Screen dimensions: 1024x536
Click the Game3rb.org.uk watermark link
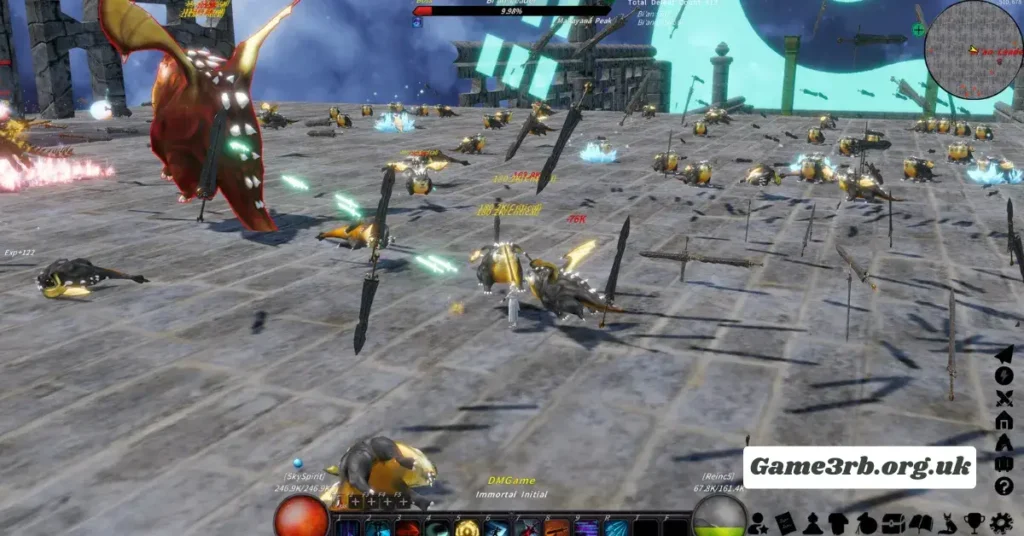click(859, 466)
